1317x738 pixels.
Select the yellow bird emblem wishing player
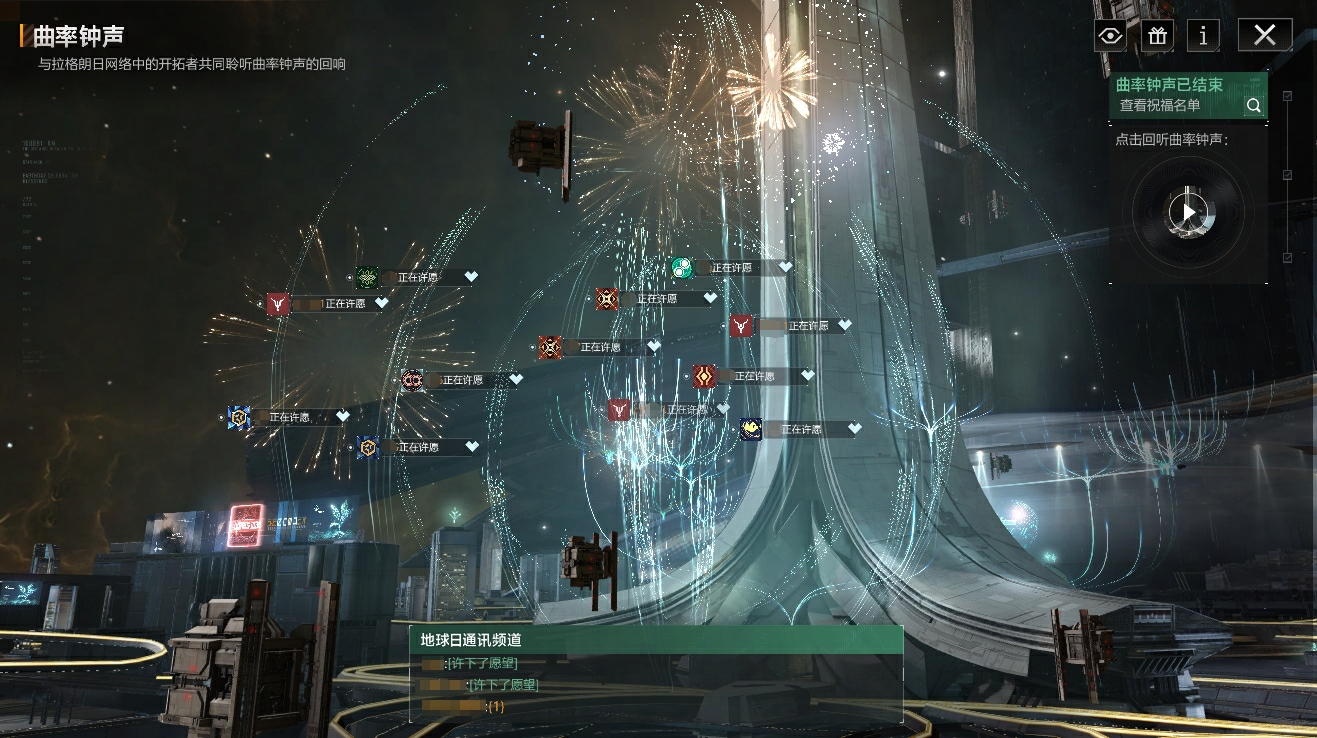click(751, 429)
